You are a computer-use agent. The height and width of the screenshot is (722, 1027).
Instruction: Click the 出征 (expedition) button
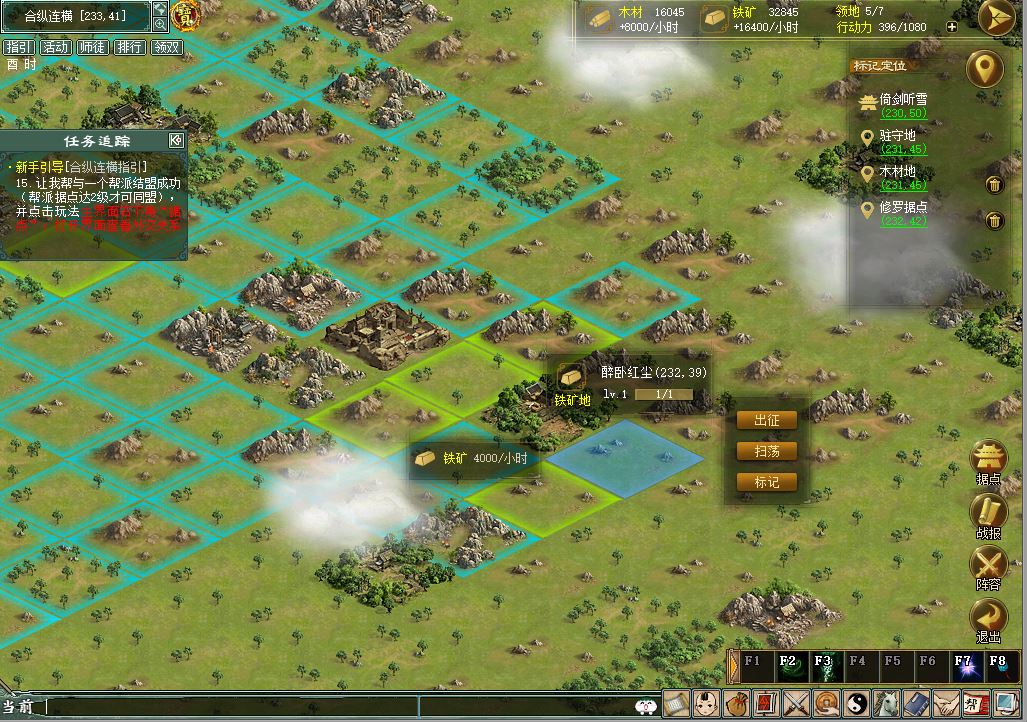click(x=767, y=420)
